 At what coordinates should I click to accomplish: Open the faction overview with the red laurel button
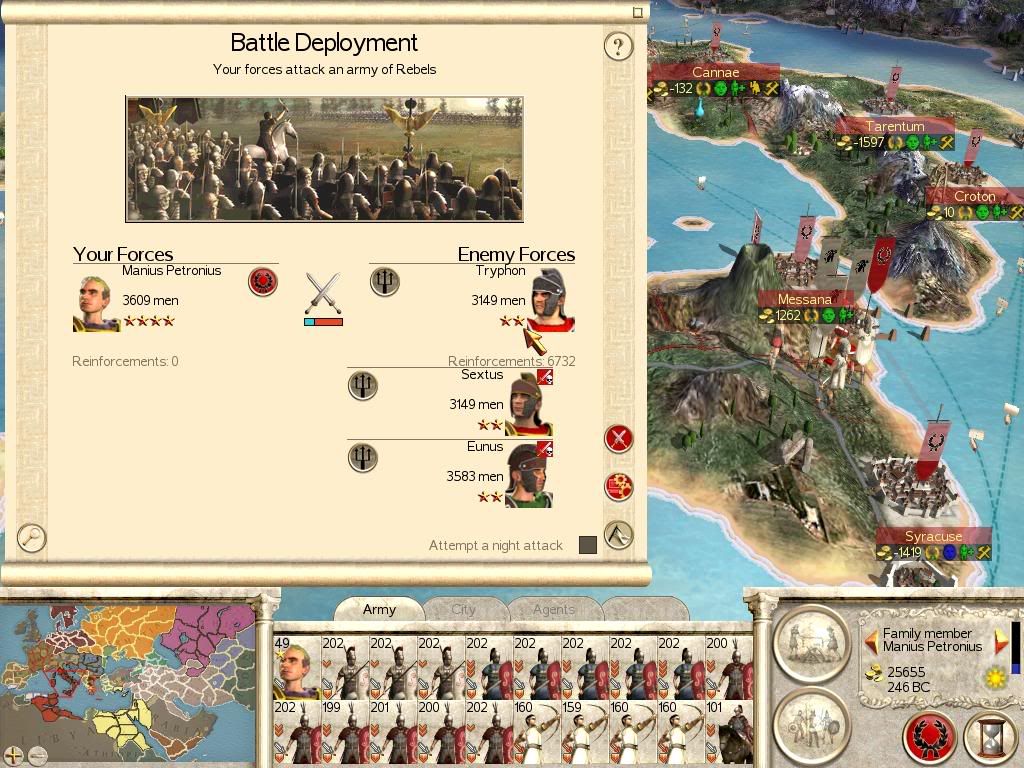pyautogui.click(x=929, y=738)
